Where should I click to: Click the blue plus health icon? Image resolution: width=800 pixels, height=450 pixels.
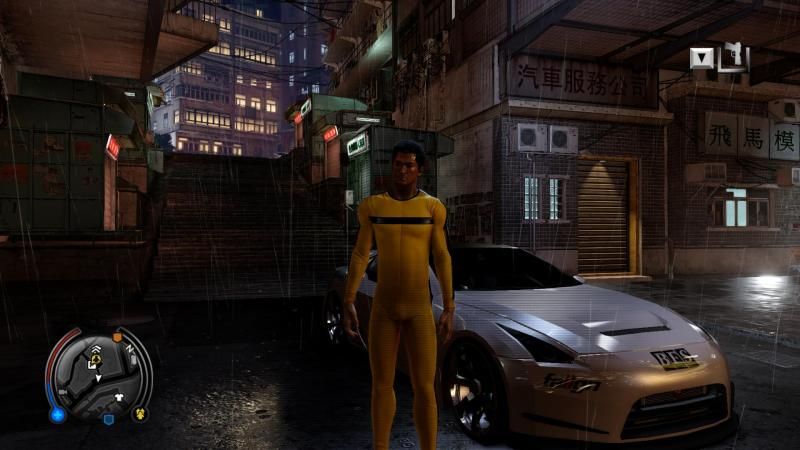click(57, 413)
